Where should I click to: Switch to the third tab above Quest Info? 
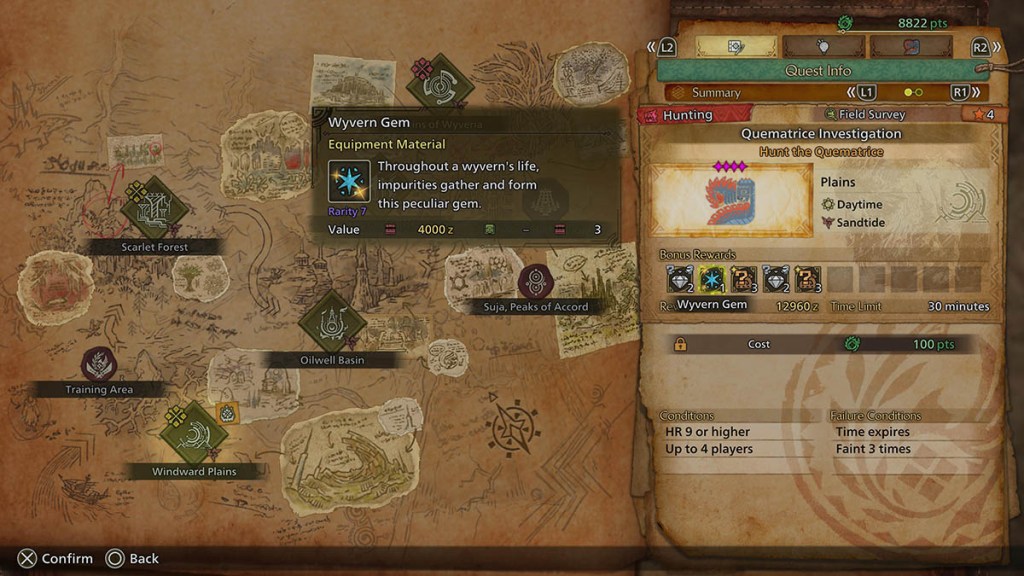[910, 47]
